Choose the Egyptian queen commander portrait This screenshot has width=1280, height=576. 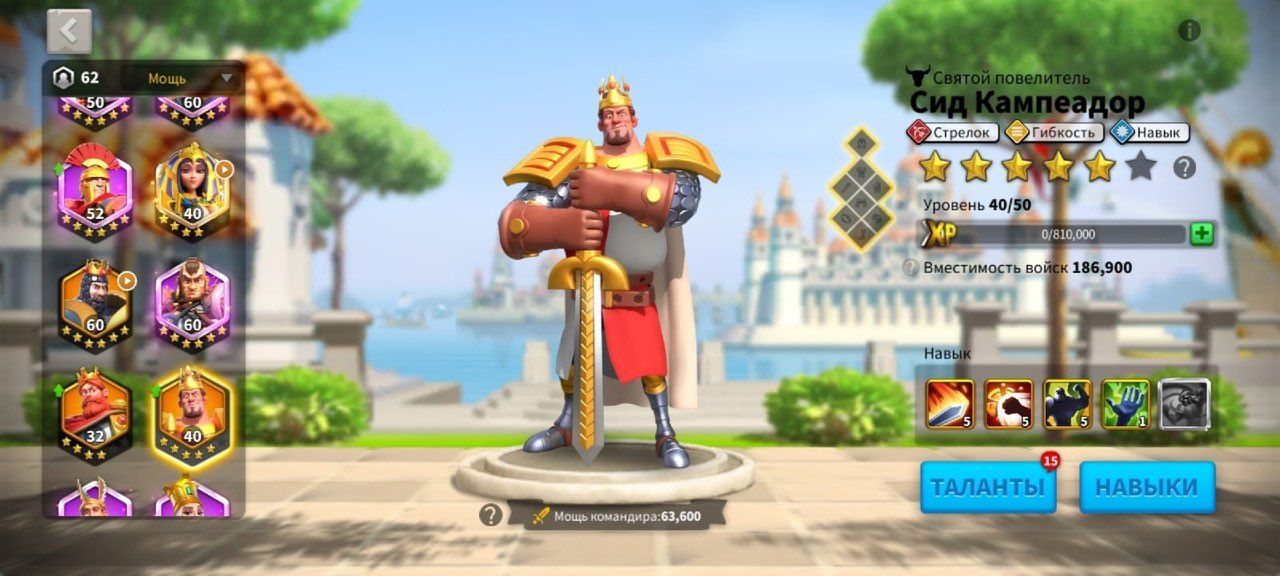(192, 190)
